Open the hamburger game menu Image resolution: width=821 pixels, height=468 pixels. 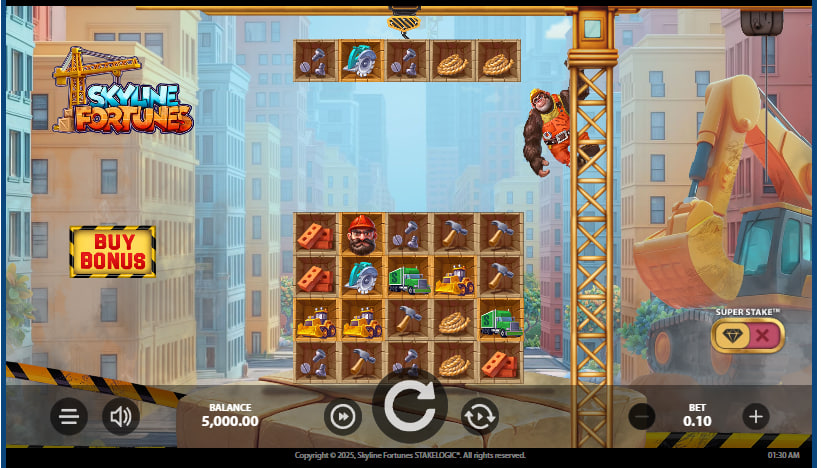(x=68, y=416)
